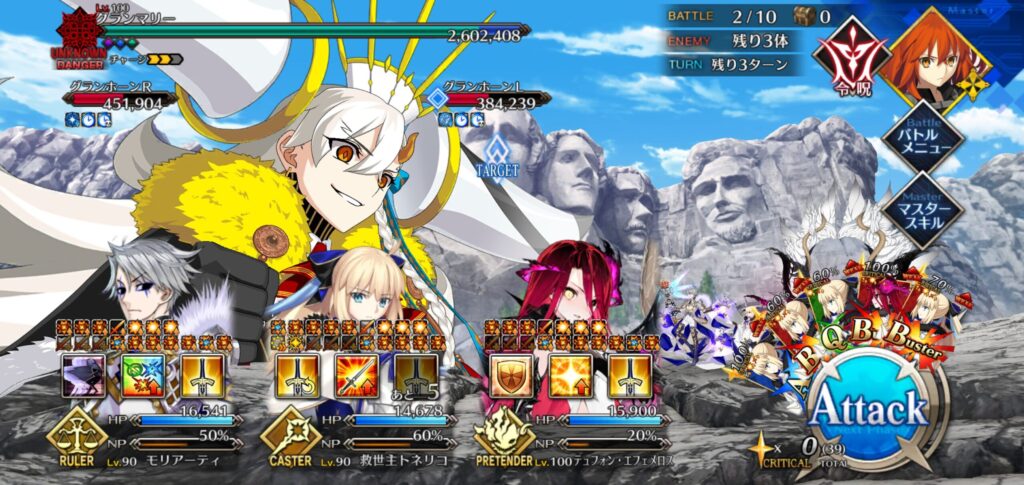Activate Moriarty's golden sword skill
Viewport: 1024px width, 485px height.
click(201, 374)
